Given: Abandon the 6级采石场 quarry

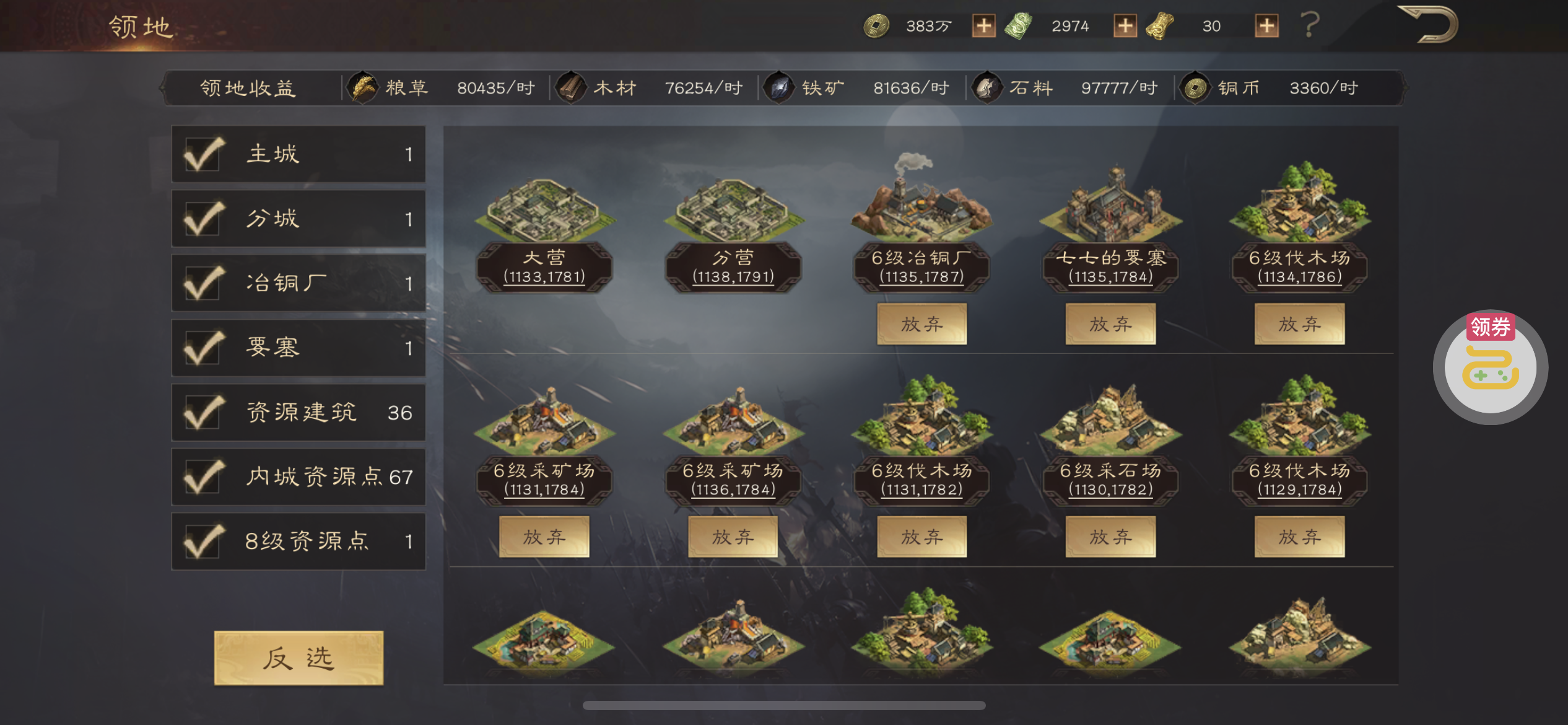Looking at the screenshot, I should 1110,537.
